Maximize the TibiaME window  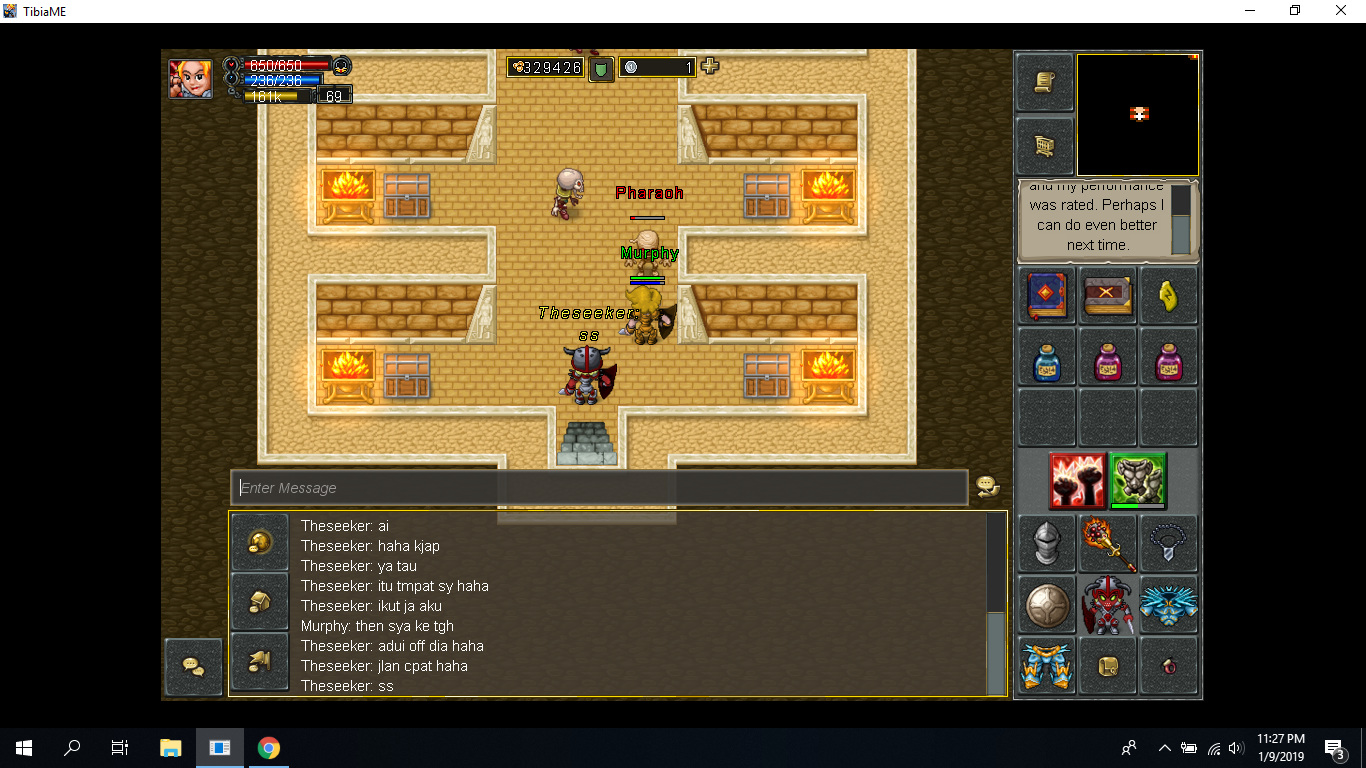coord(1295,11)
